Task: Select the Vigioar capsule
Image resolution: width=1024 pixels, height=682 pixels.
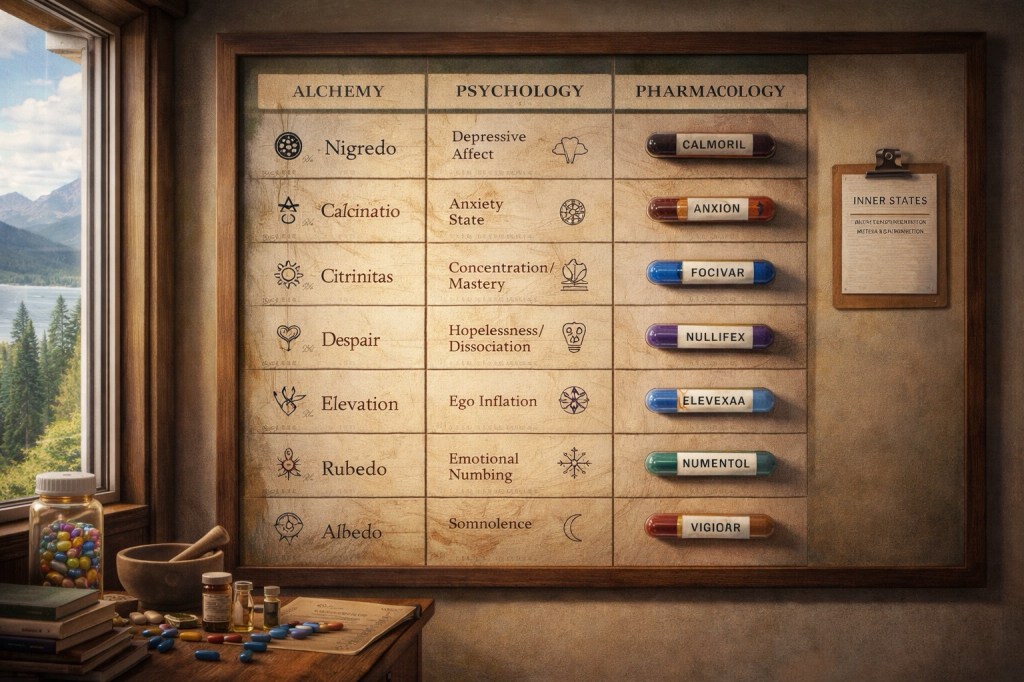Action: [710, 527]
